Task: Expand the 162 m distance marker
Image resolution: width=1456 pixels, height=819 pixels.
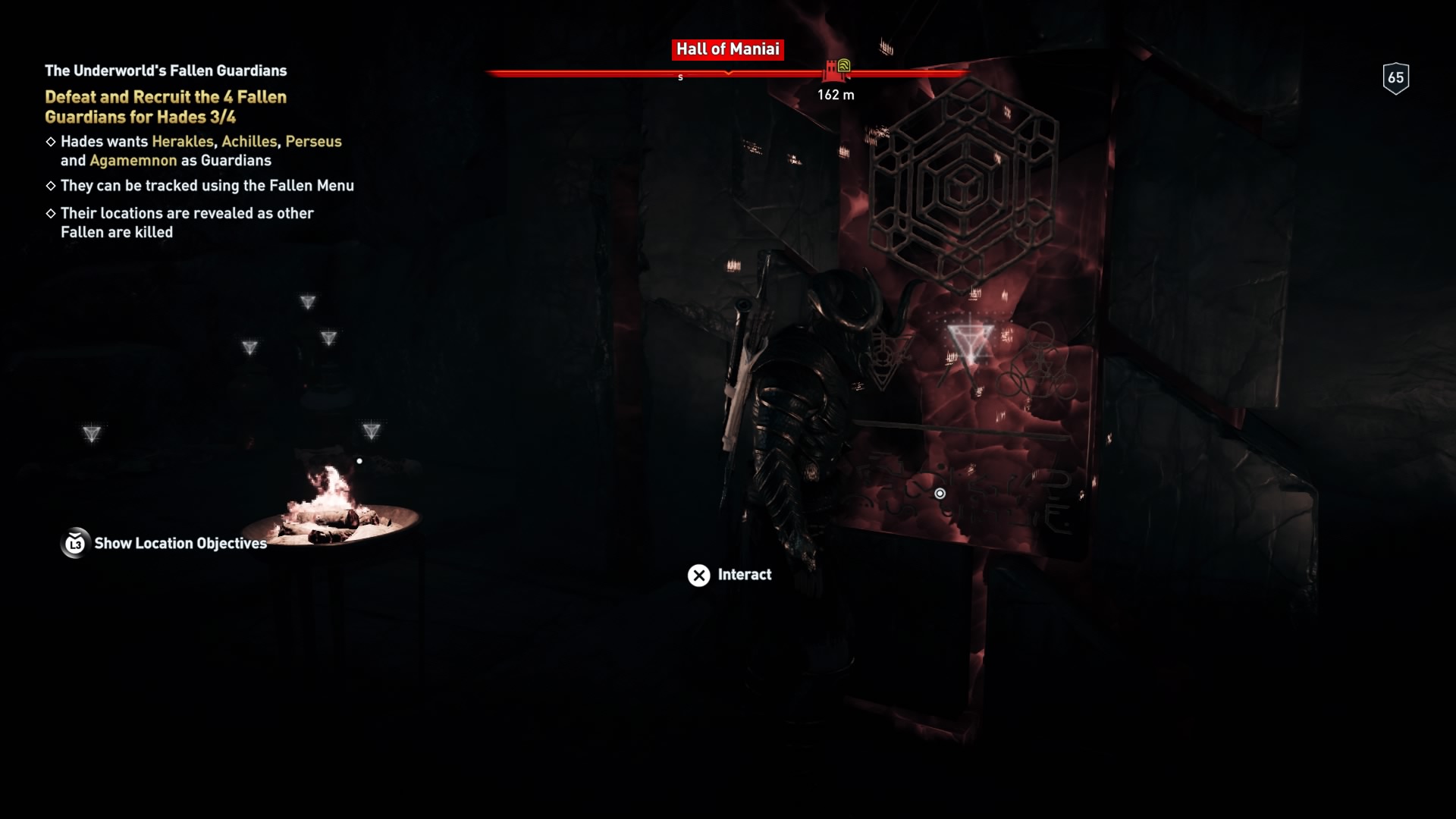Action: [837, 95]
